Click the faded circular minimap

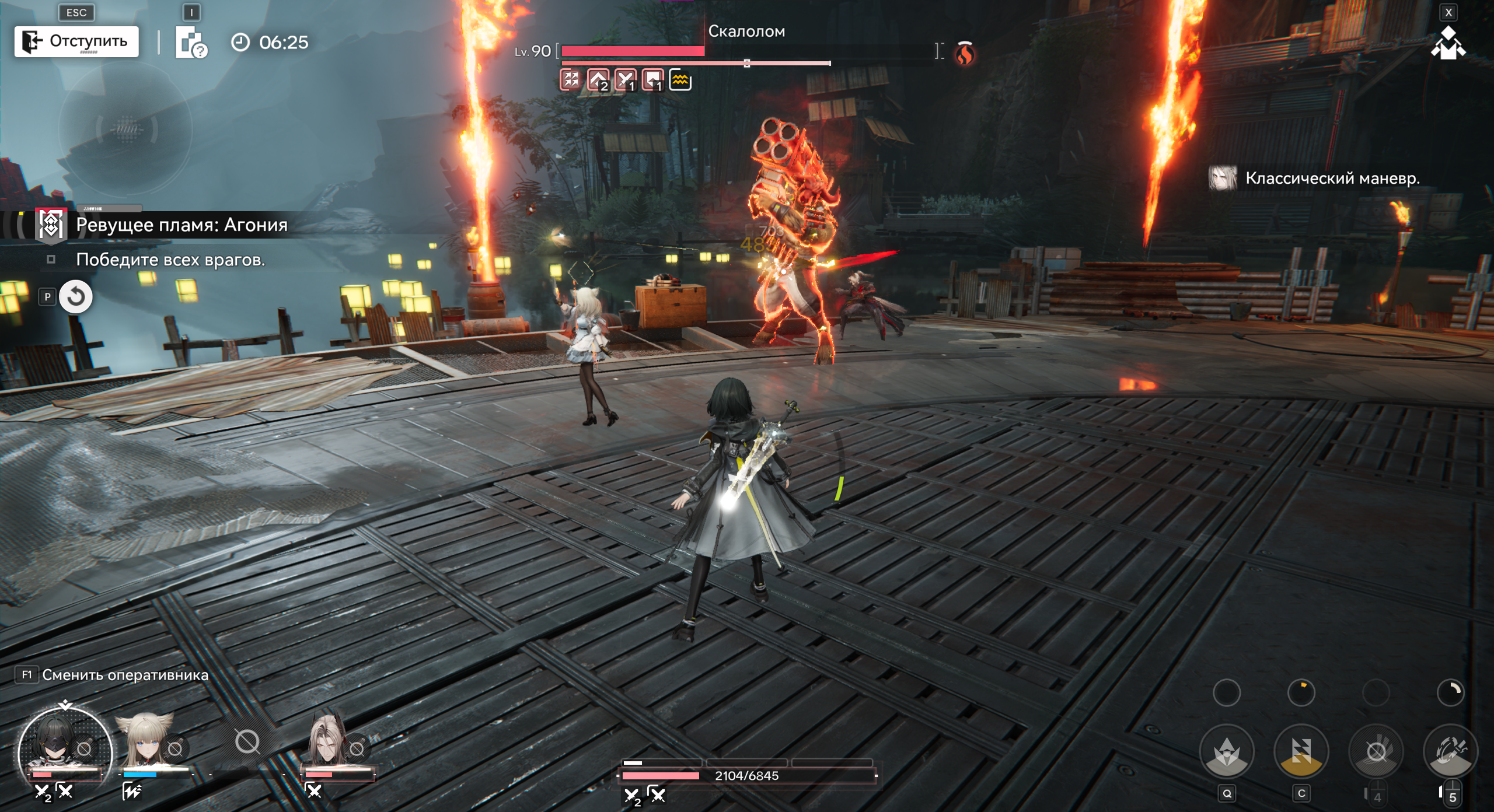125,128
